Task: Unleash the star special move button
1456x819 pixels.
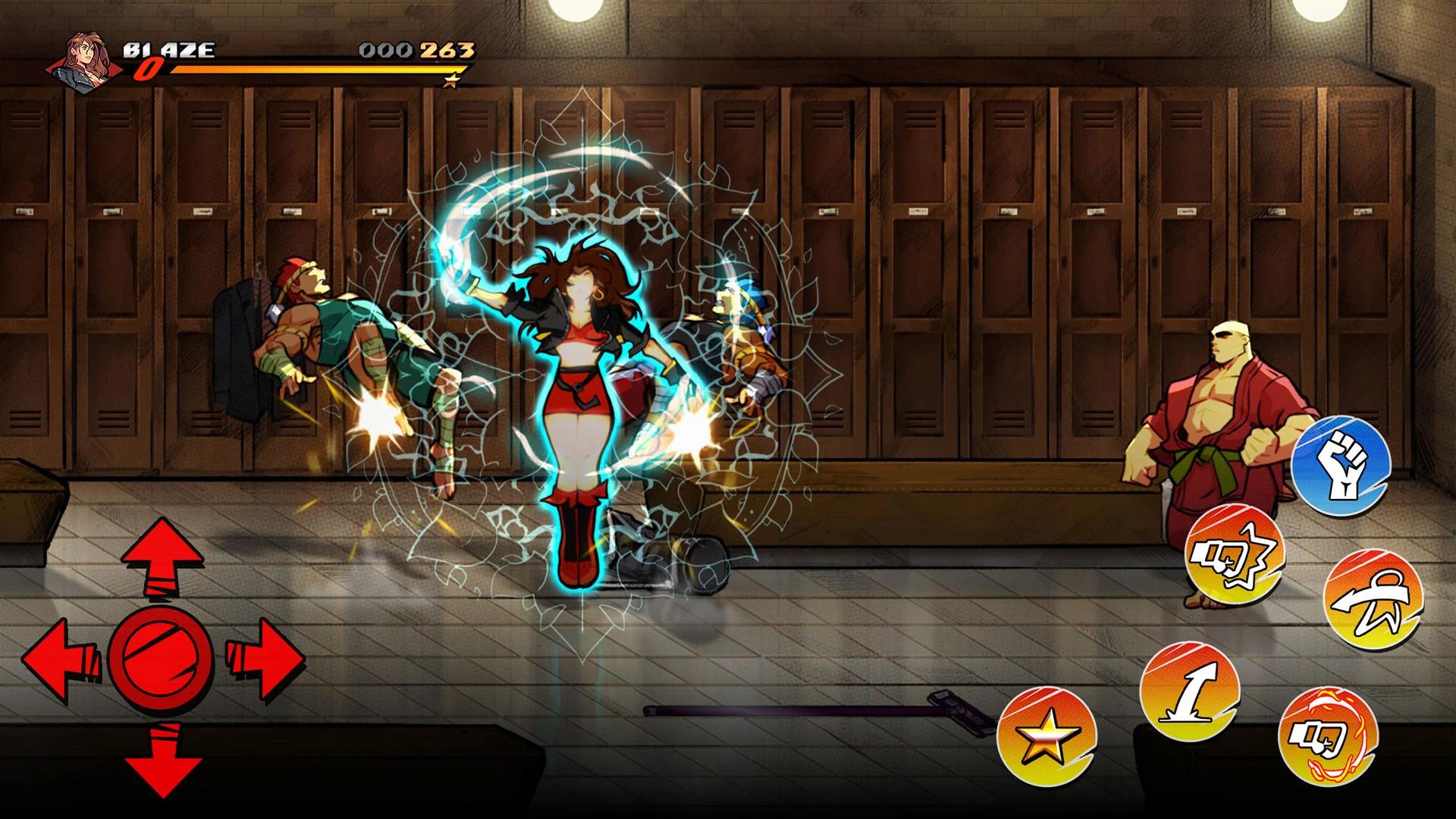Action: point(1046,737)
